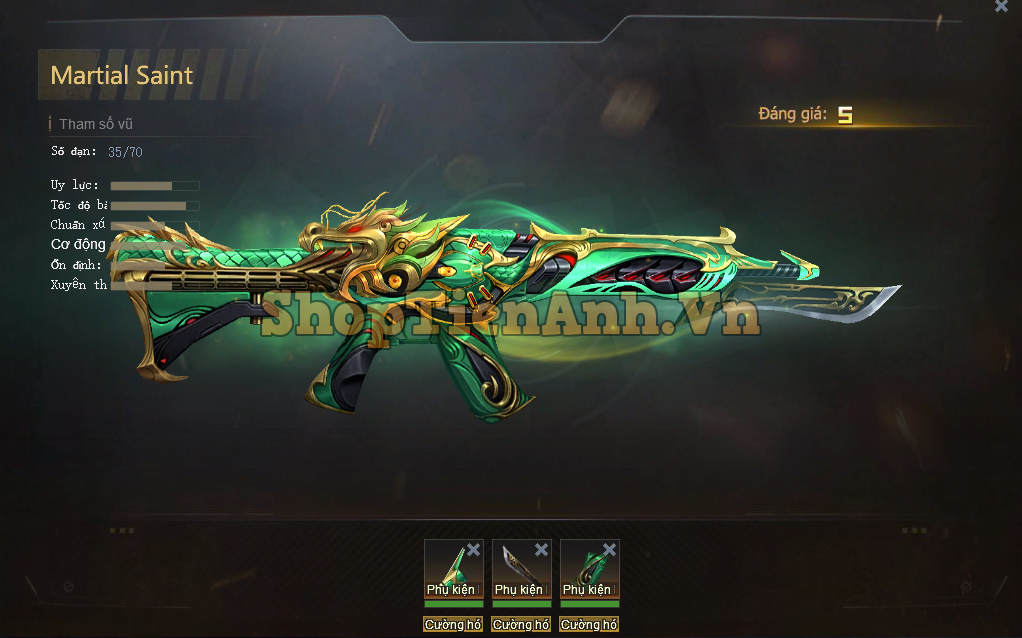Select the blade accessory slot
Screen dimensions: 1022x638
point(517,568)
